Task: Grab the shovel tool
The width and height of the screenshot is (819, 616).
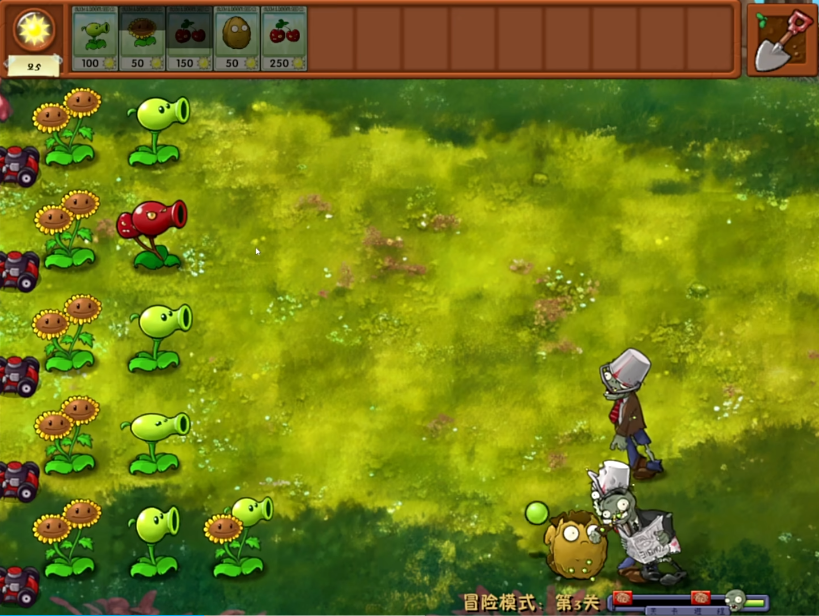Action: (x=782, y=39)
